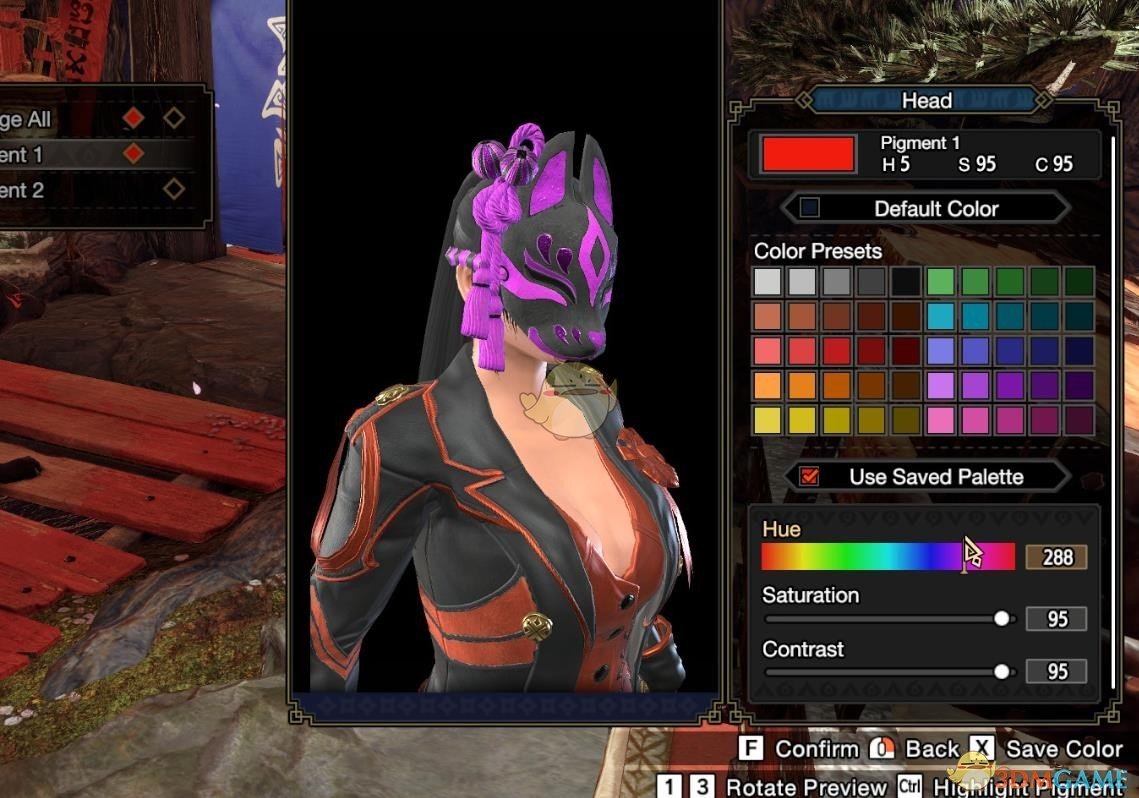Choose the lightest yellow preset swatch
Image resolution: width=1139 pixels, height=798 pixels.
(x=769, y=420)
